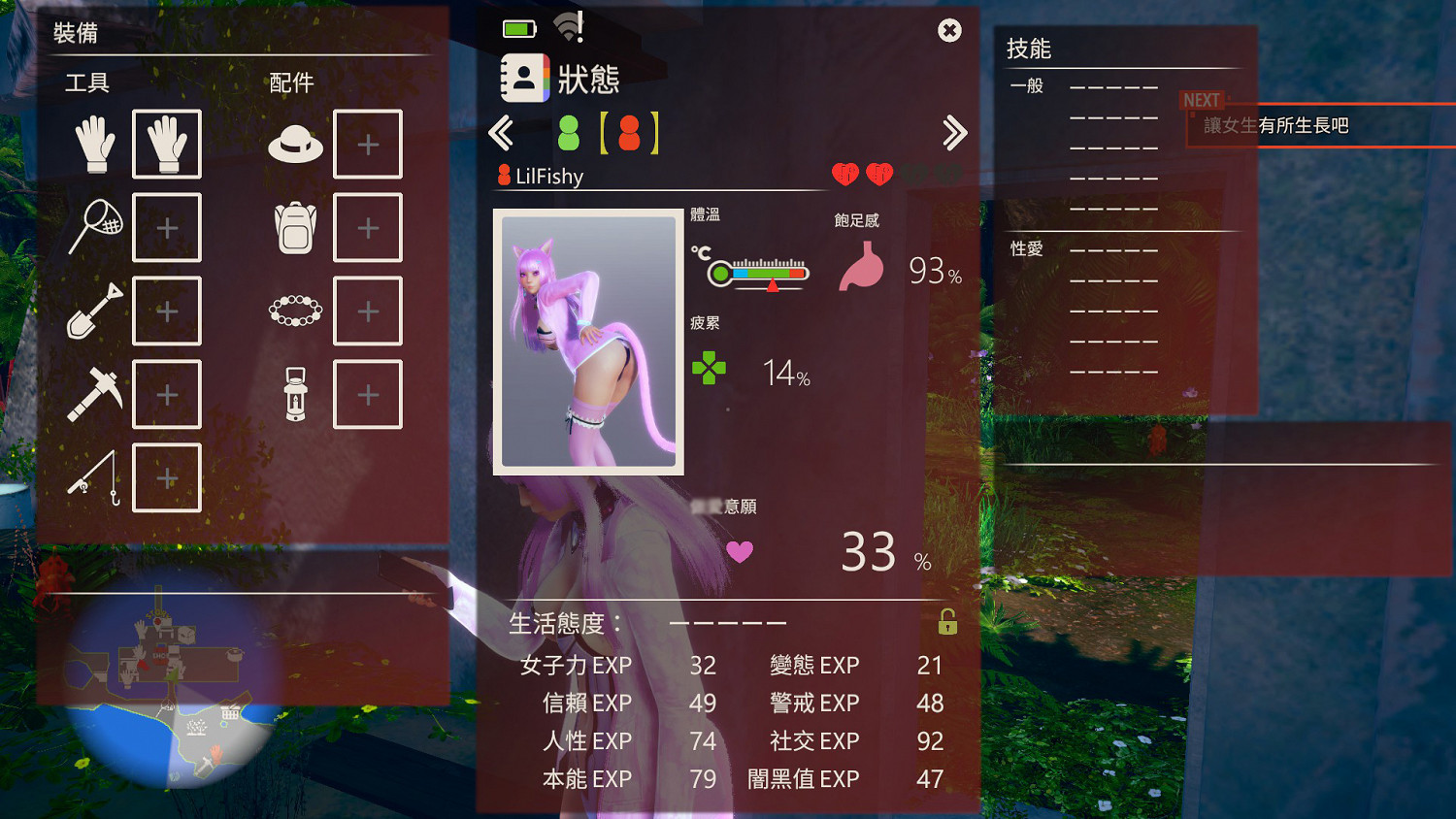Click the left arrow to previous status page

[502, 133]
